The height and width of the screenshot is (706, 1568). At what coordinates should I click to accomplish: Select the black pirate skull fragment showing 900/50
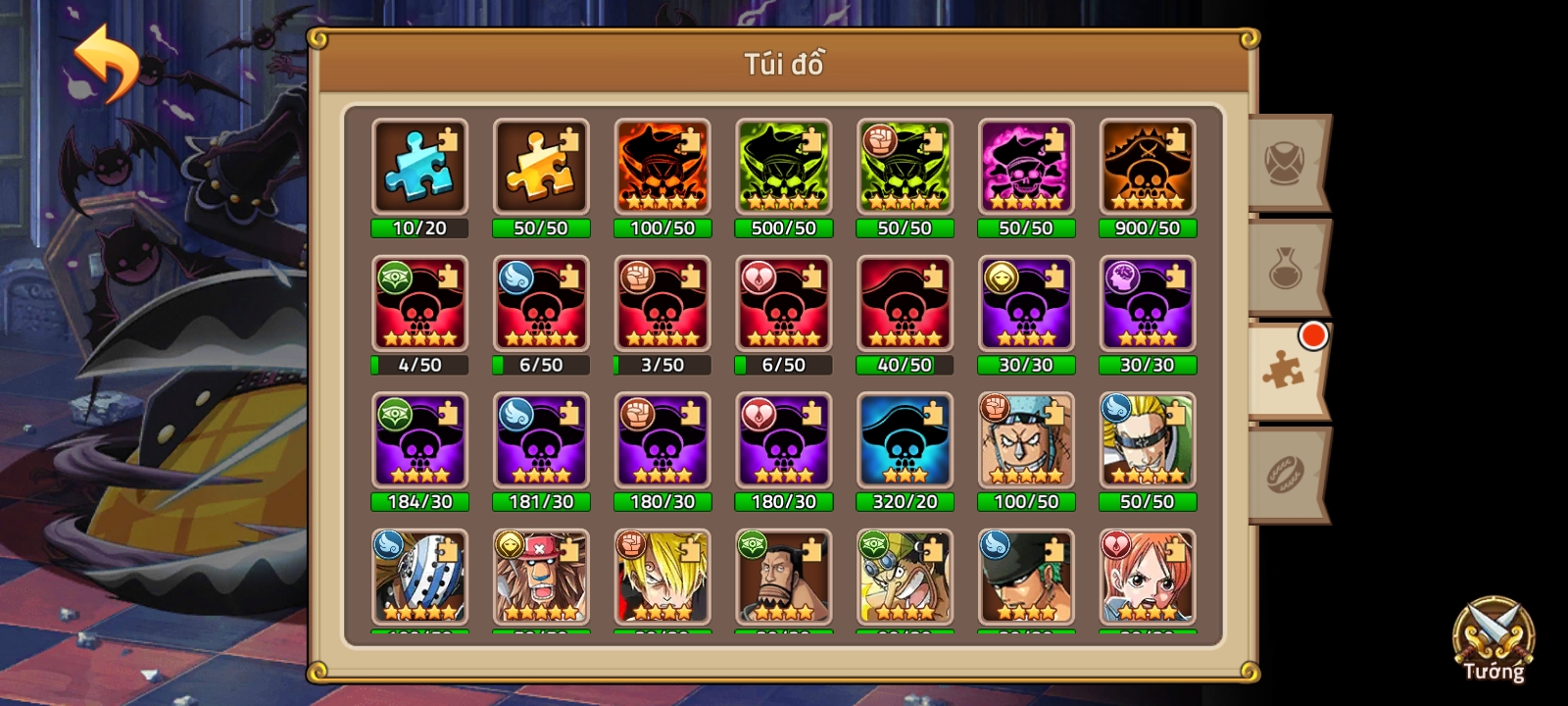(1147, 169)
